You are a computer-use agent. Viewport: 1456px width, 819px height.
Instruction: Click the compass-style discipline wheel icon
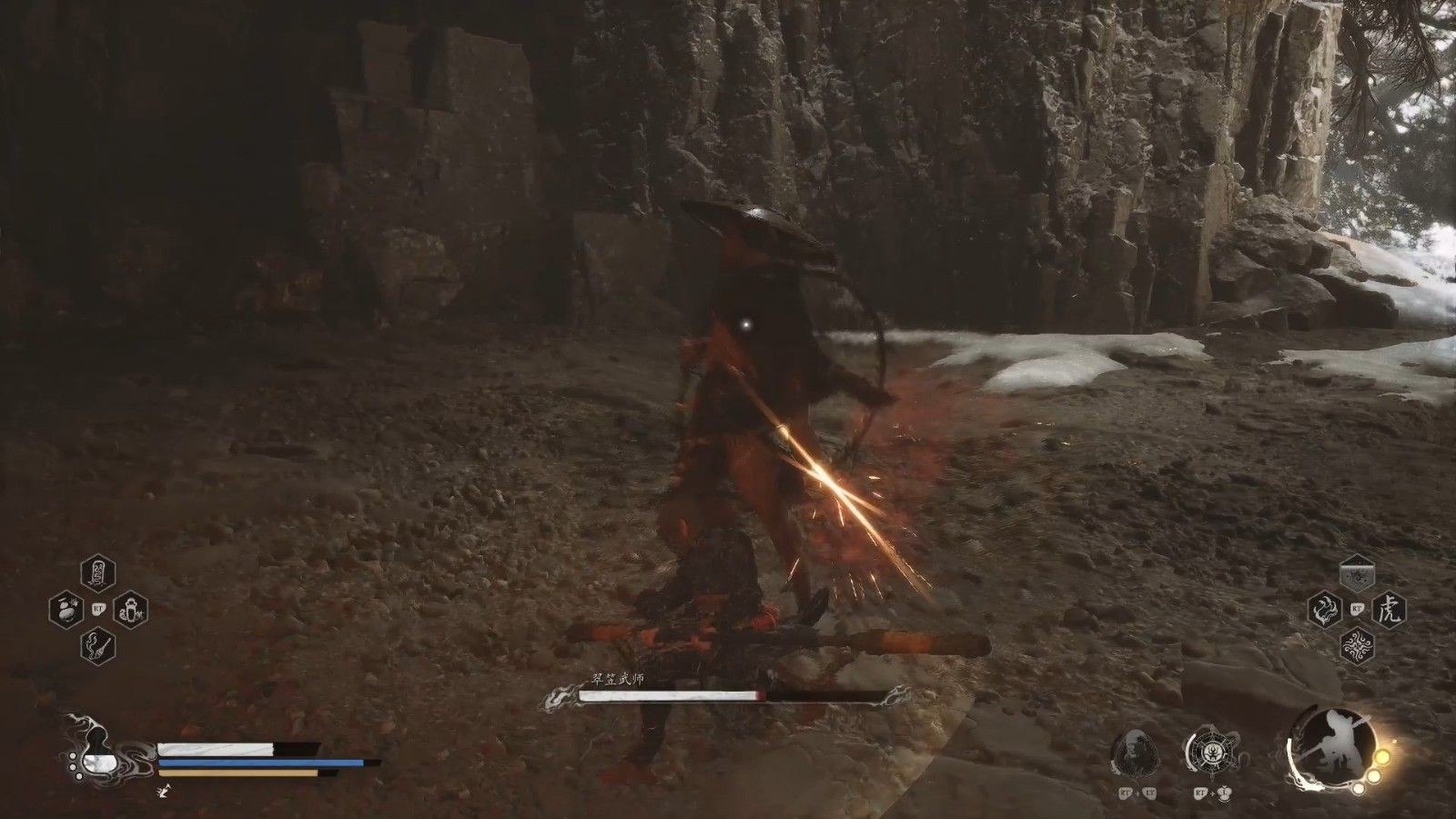pyautogui.click(x=1212, y=751)
